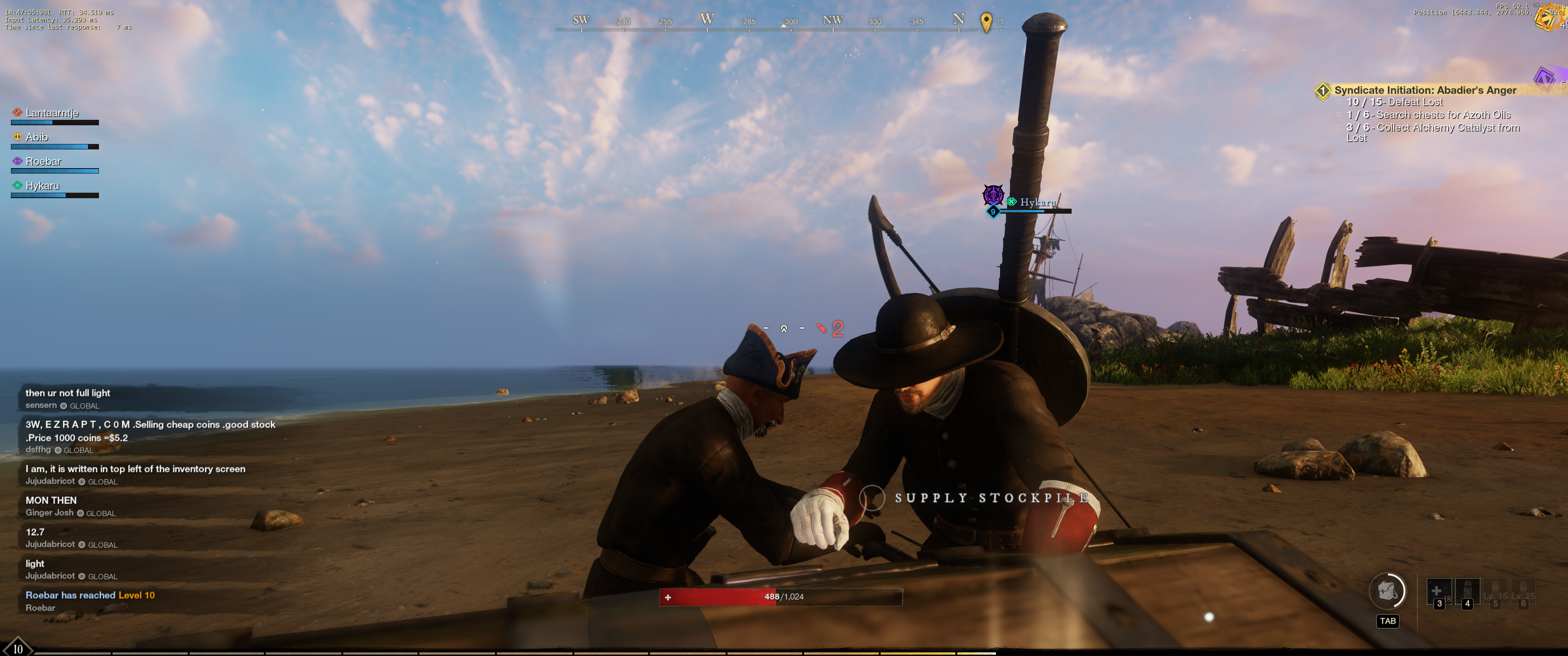
Task: Click Lantaarntje in the group list
Action: [52, 113]
